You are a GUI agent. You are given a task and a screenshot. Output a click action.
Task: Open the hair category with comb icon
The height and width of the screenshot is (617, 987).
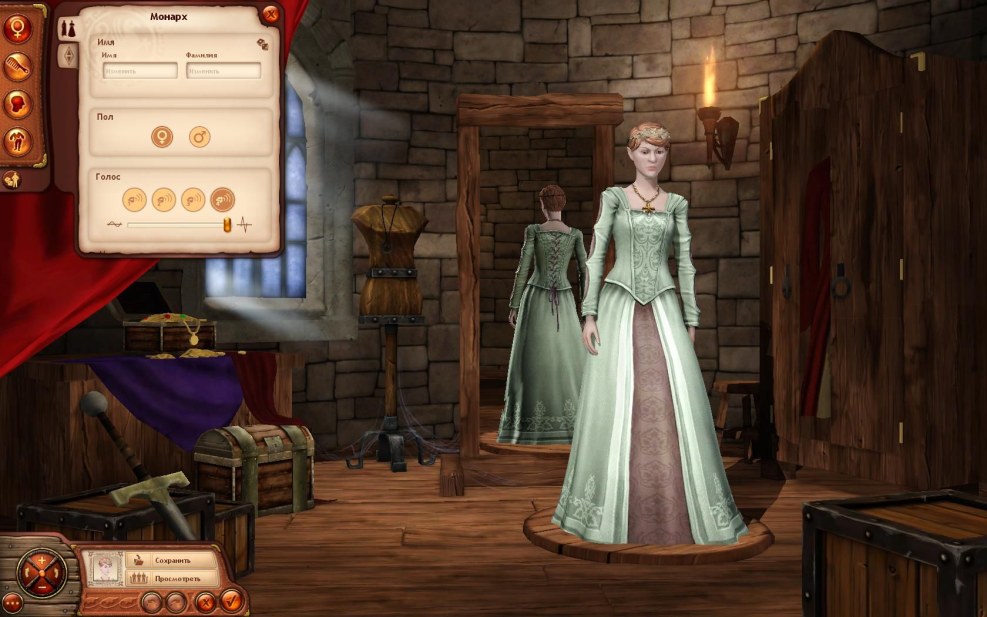click(x=17, y=67)
